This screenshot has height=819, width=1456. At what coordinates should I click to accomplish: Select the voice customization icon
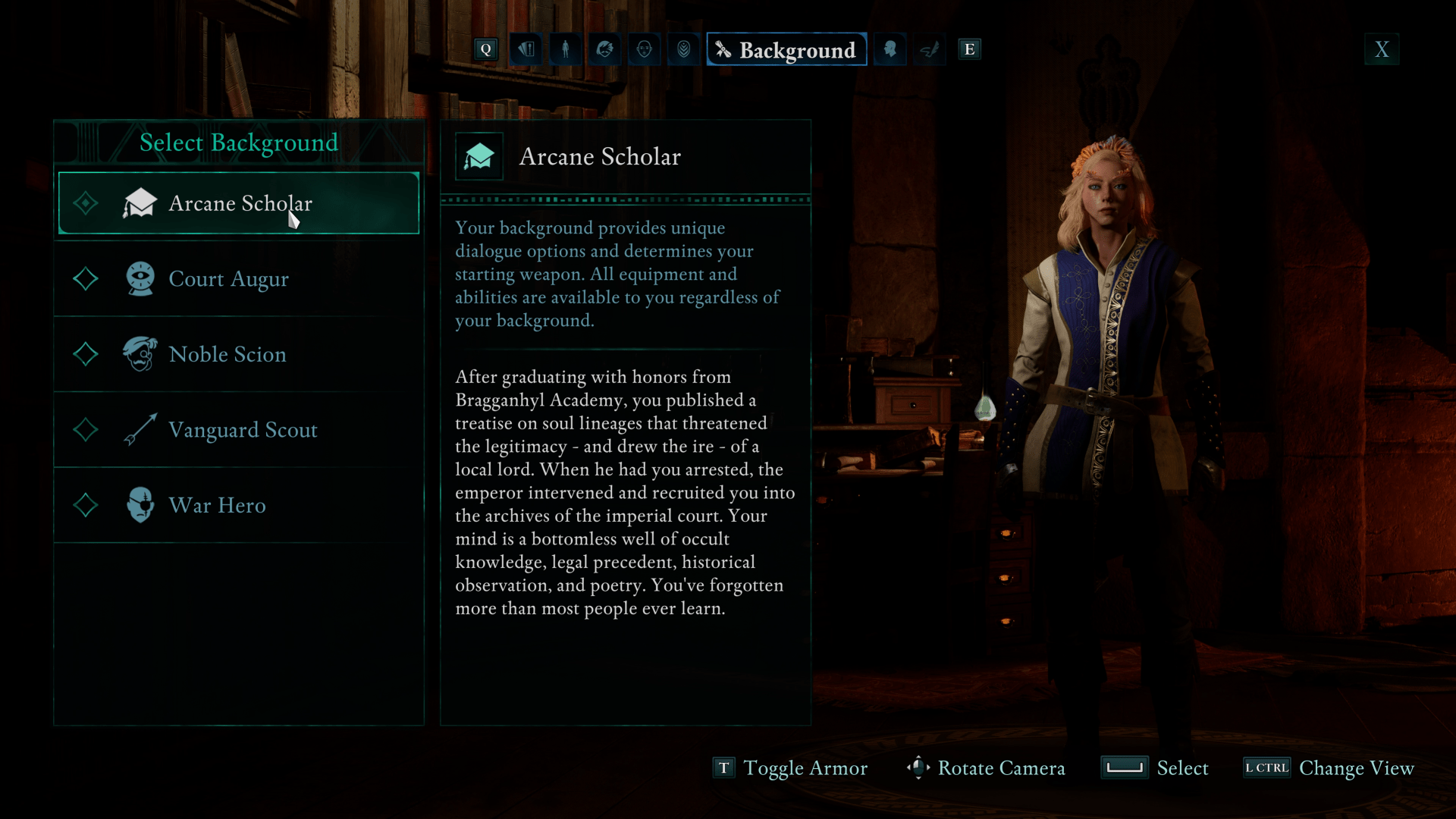tap(890, 49)
